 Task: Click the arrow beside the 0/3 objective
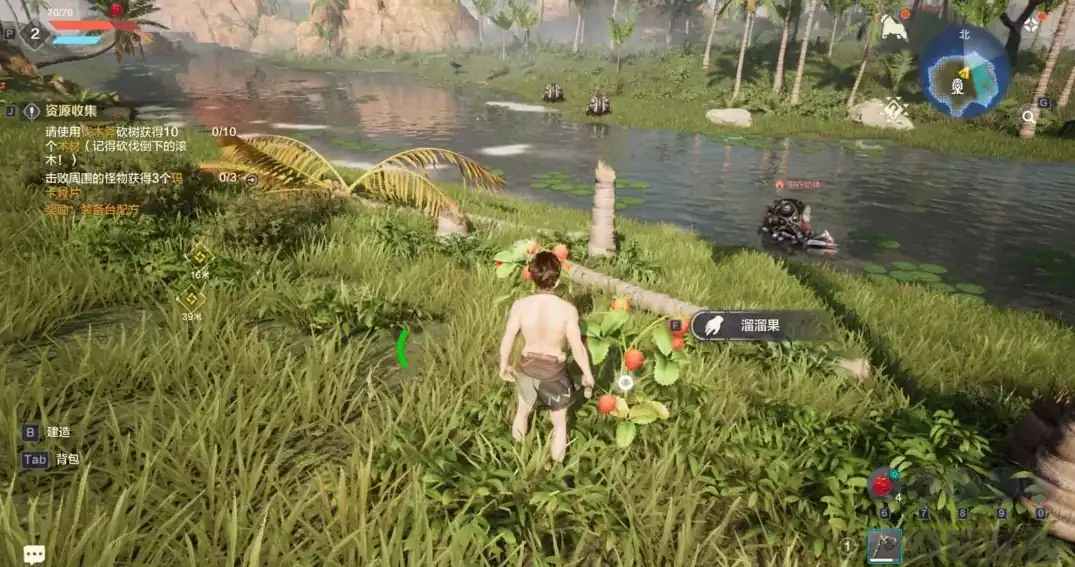click(x=251, y=180)
